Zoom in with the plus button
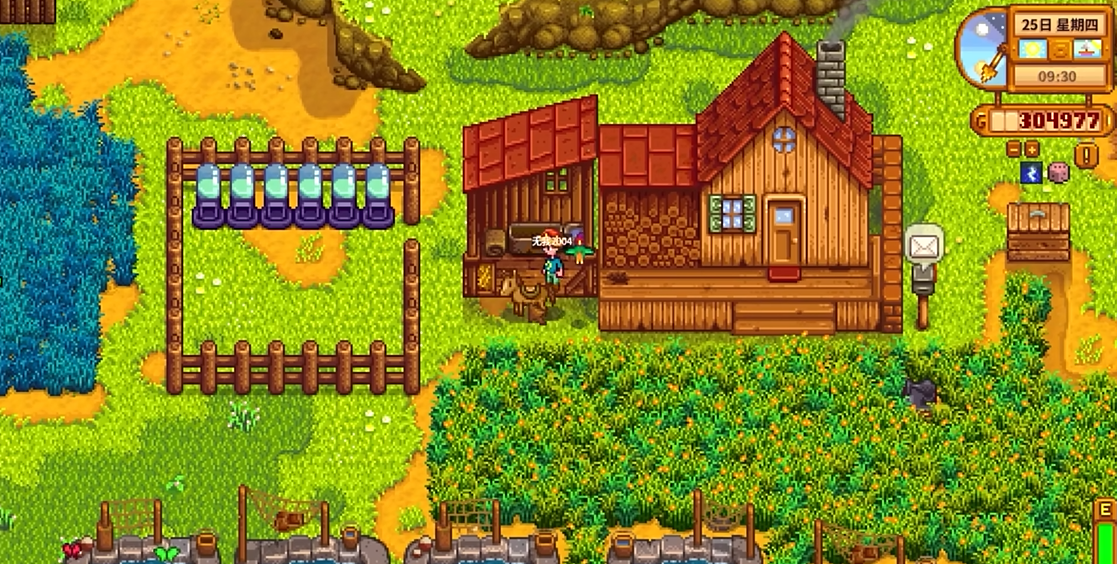This screenshot has width=1117, height=564. [1031, 149]
